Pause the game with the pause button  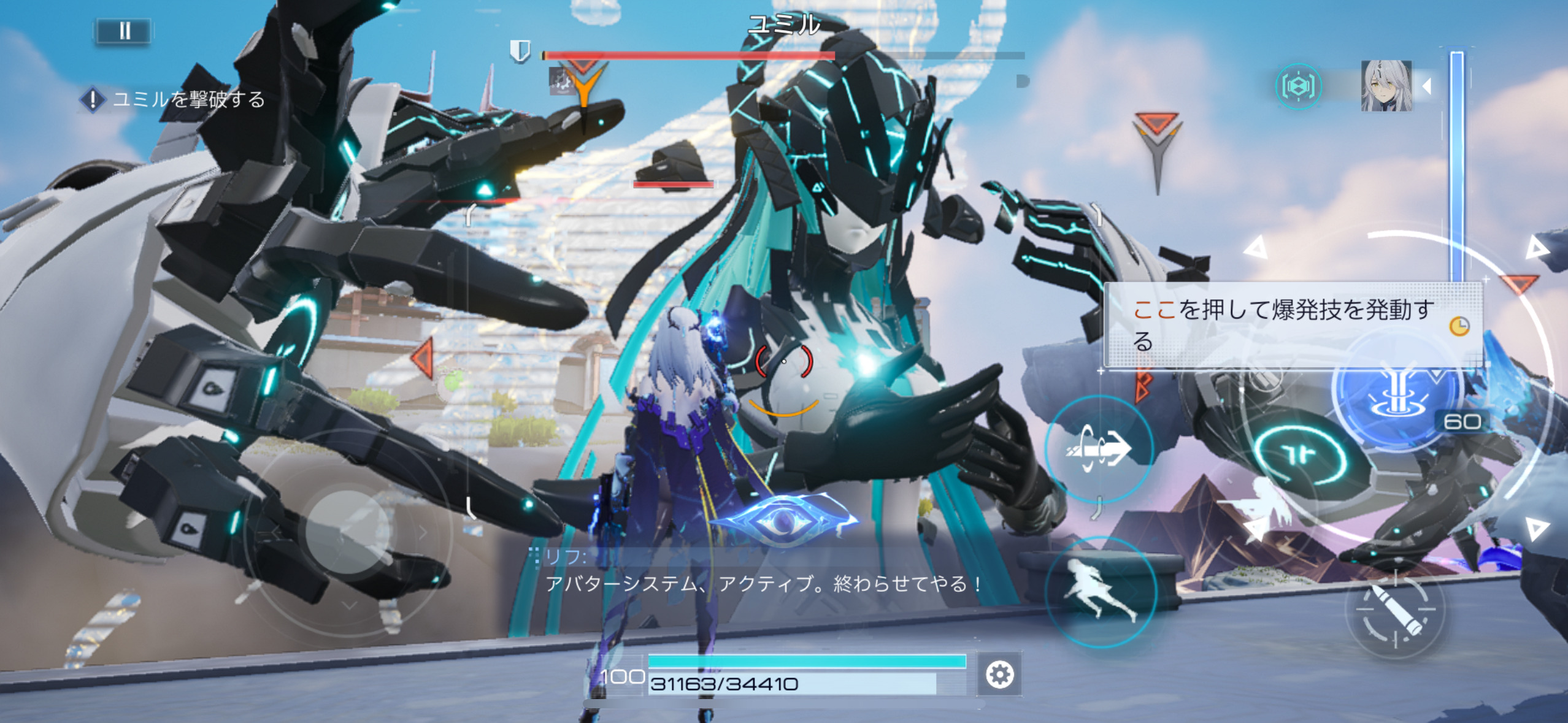click(x=123, y=31)
